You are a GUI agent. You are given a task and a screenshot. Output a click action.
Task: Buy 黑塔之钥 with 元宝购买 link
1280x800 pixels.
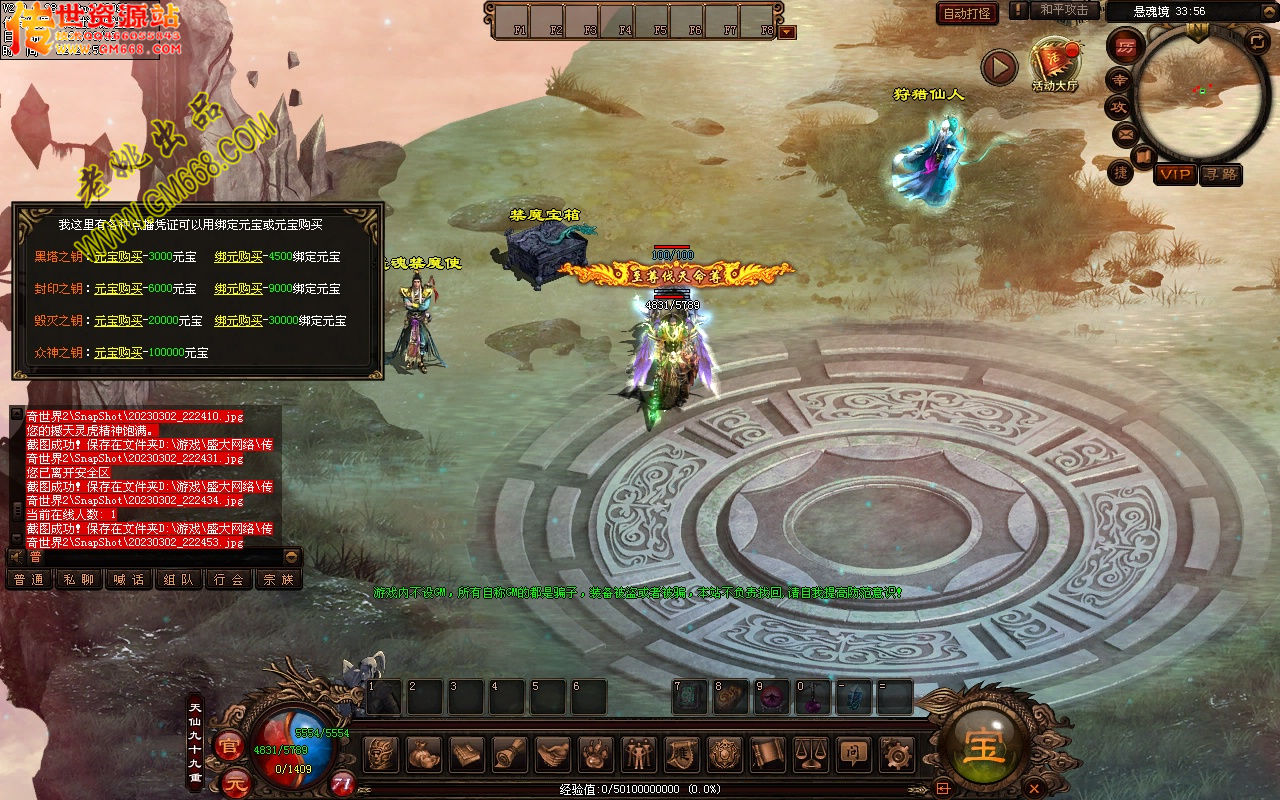118,257
